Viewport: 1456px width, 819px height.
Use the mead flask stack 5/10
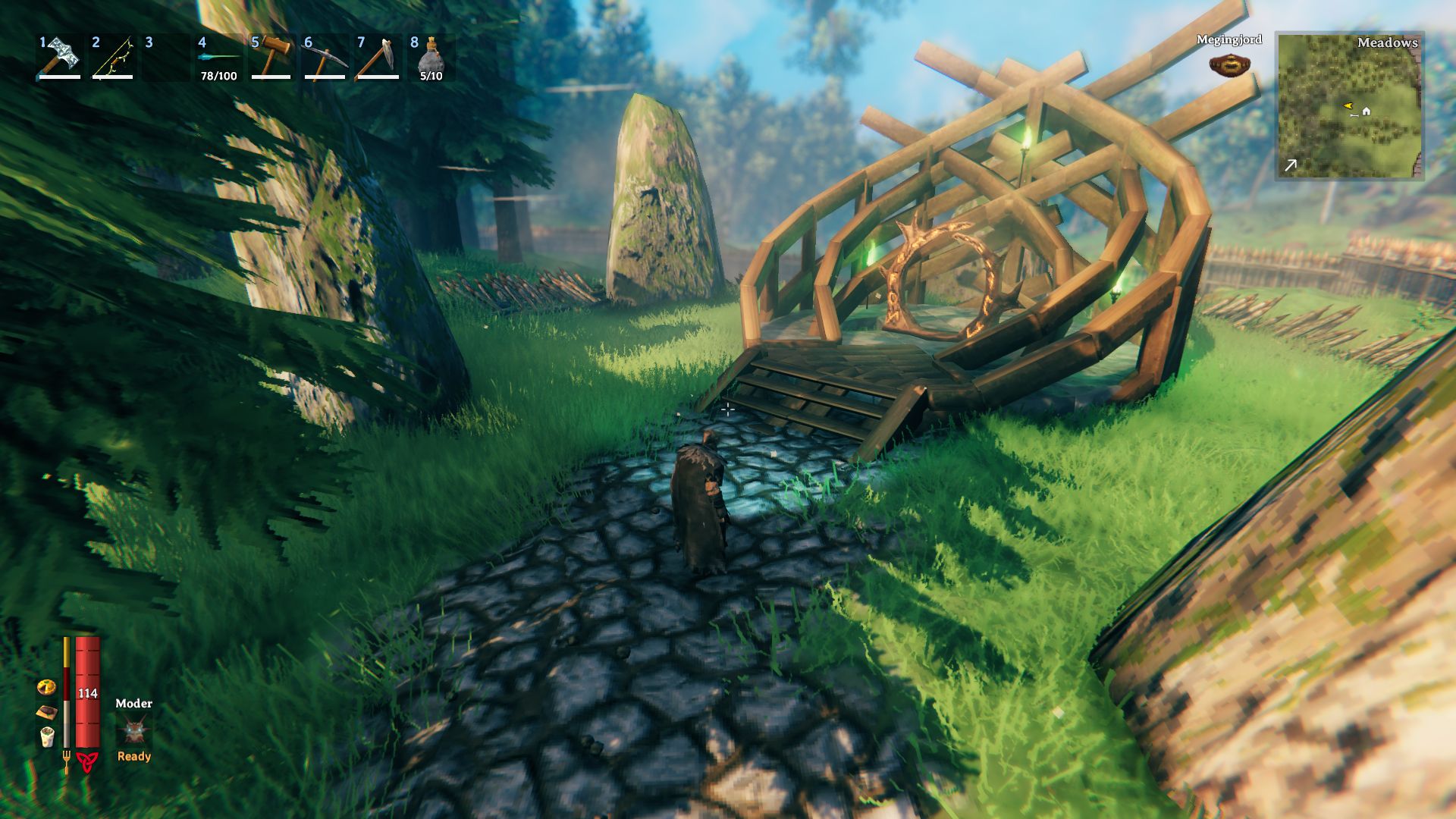tap(431, 57)
